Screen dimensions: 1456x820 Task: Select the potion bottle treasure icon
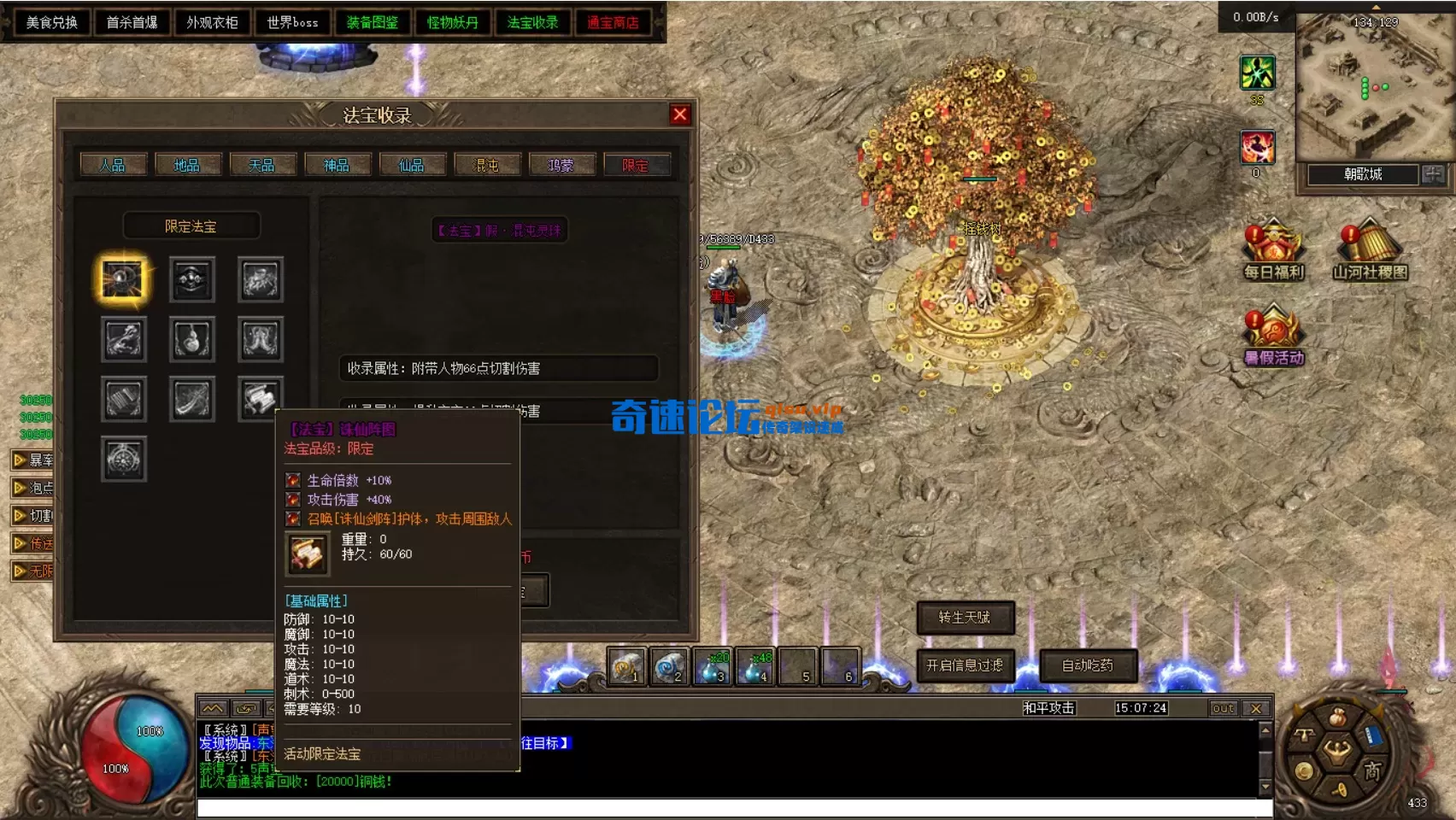click(x=191, y=339)
